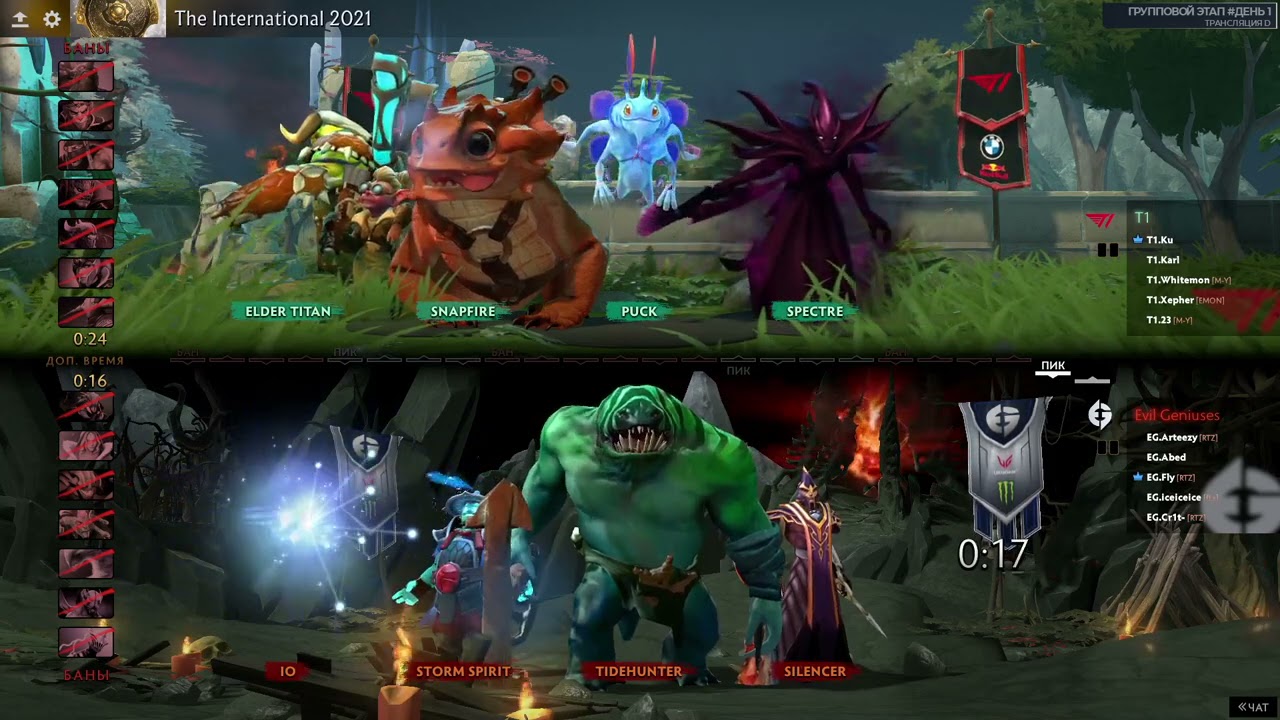Select player EG.Fly in roster
Screen dimensions: 1280x720
[1160, 477]
